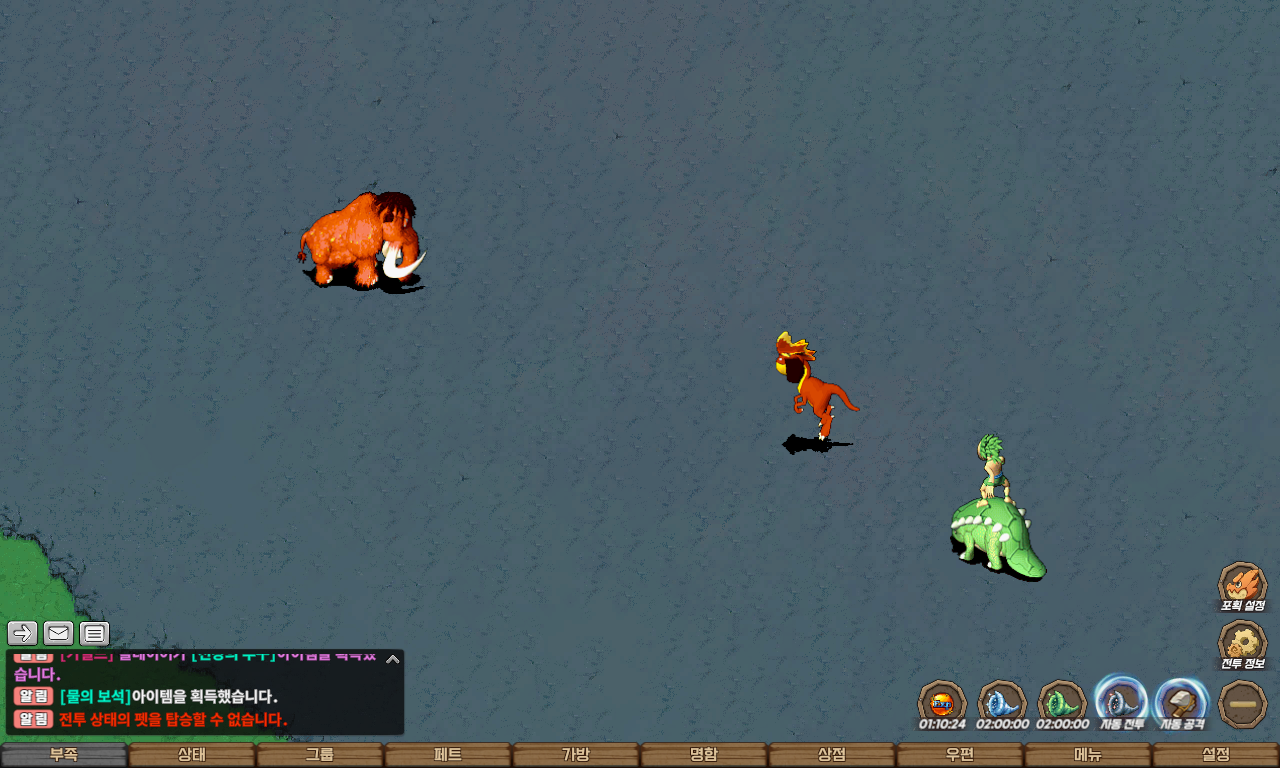
Task: Check the 우편 (mail) menu
Action: click(x=960, y=755)
